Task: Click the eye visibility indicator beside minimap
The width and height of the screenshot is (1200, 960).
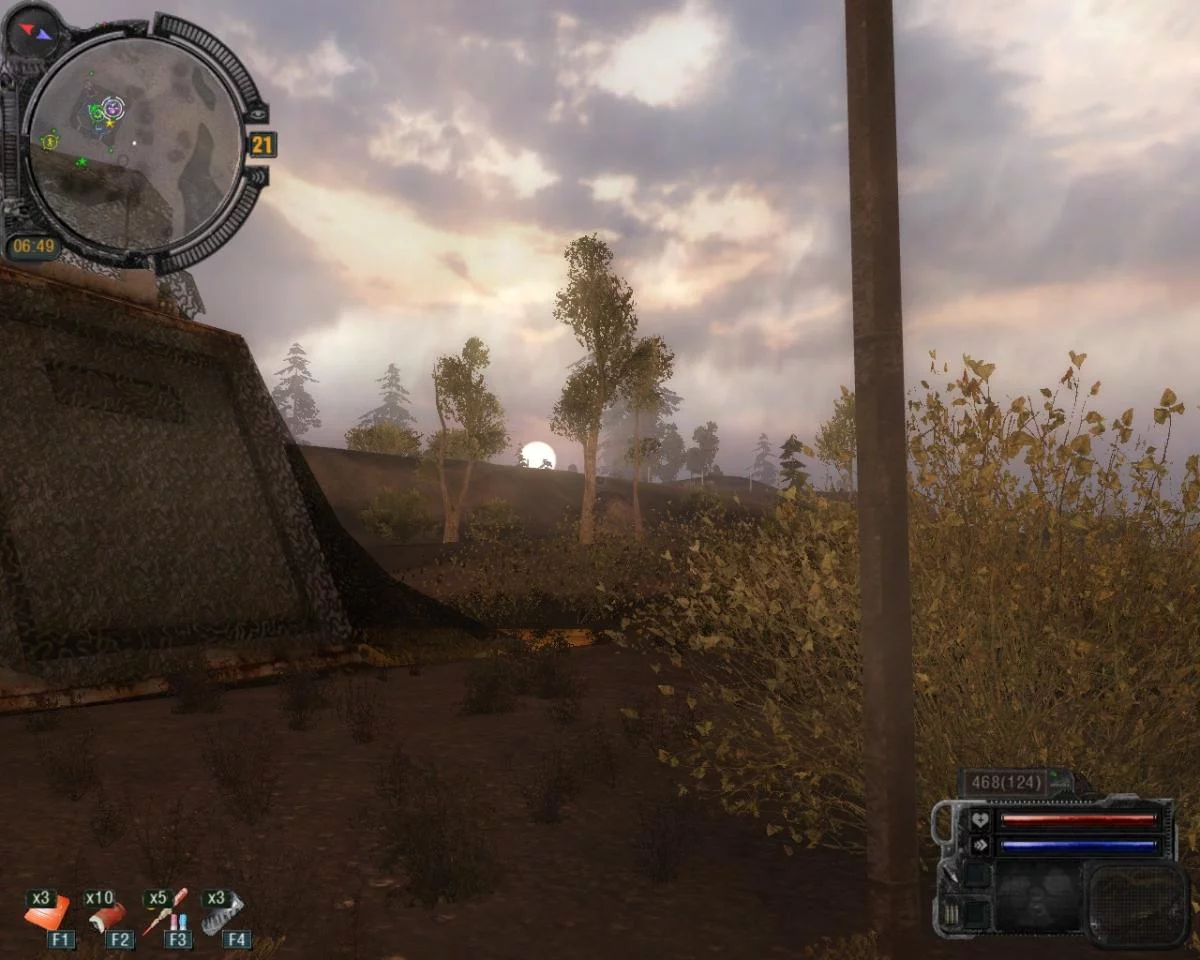Action: click(x=259, y=114)
